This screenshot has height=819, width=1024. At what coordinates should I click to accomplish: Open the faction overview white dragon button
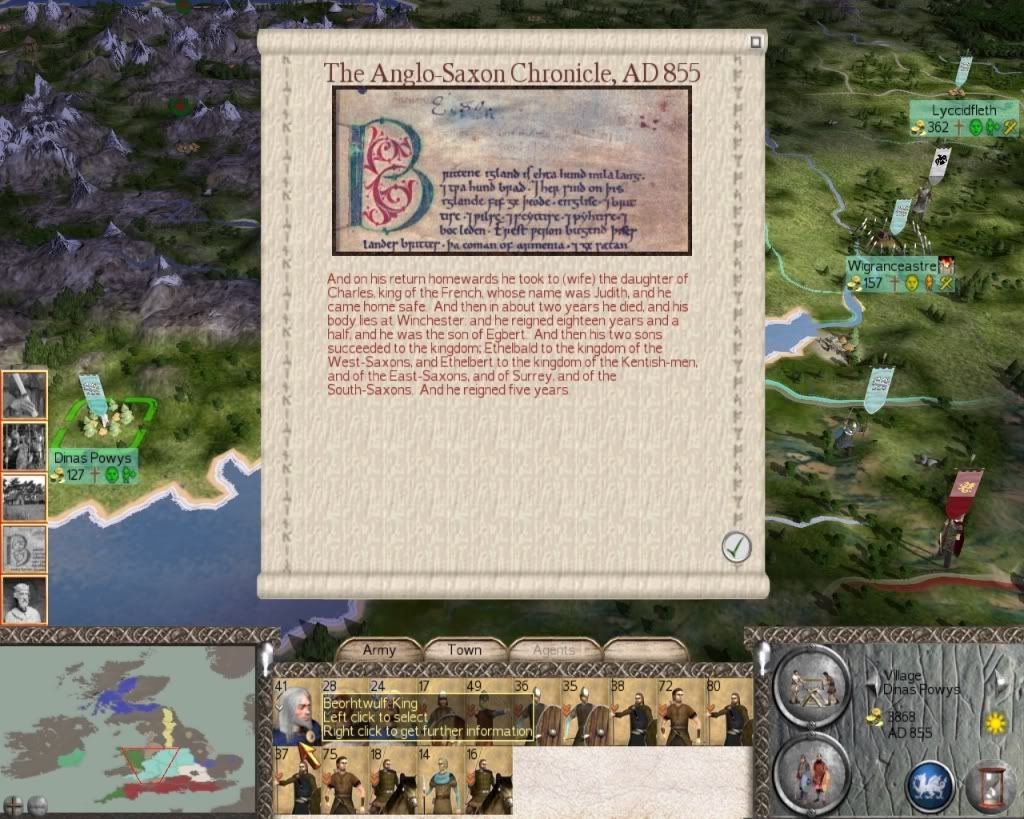point(929,785)
